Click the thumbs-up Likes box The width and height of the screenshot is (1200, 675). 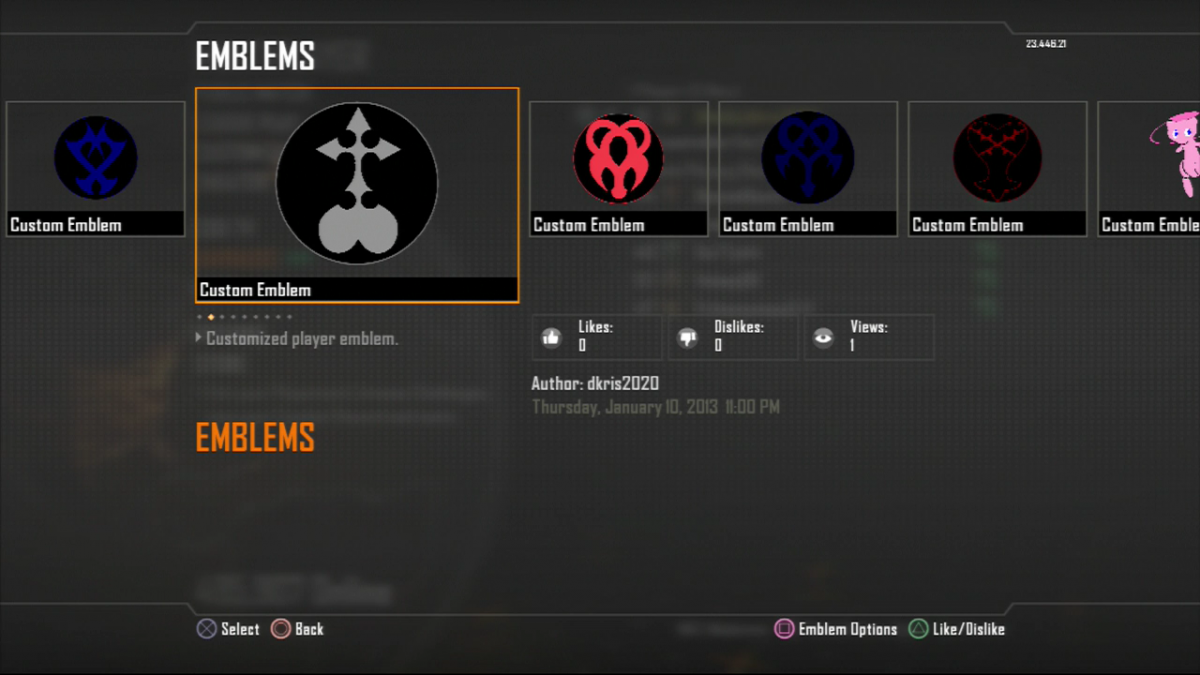[597, 337]
